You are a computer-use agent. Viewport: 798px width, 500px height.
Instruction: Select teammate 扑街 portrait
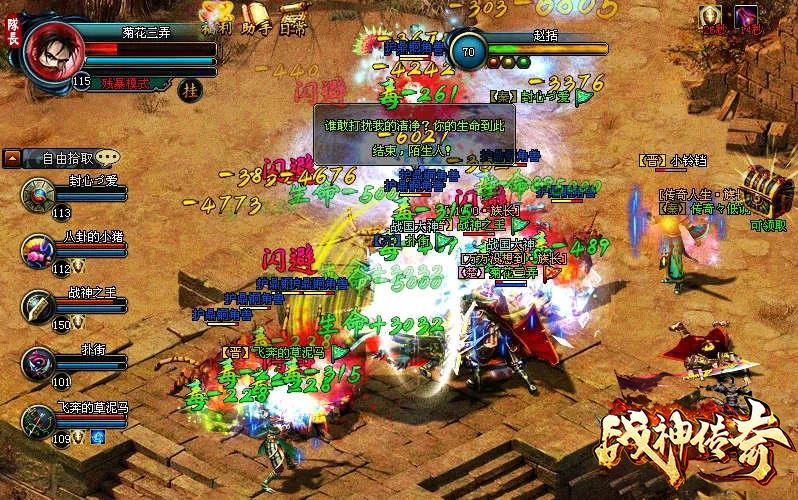39,362
